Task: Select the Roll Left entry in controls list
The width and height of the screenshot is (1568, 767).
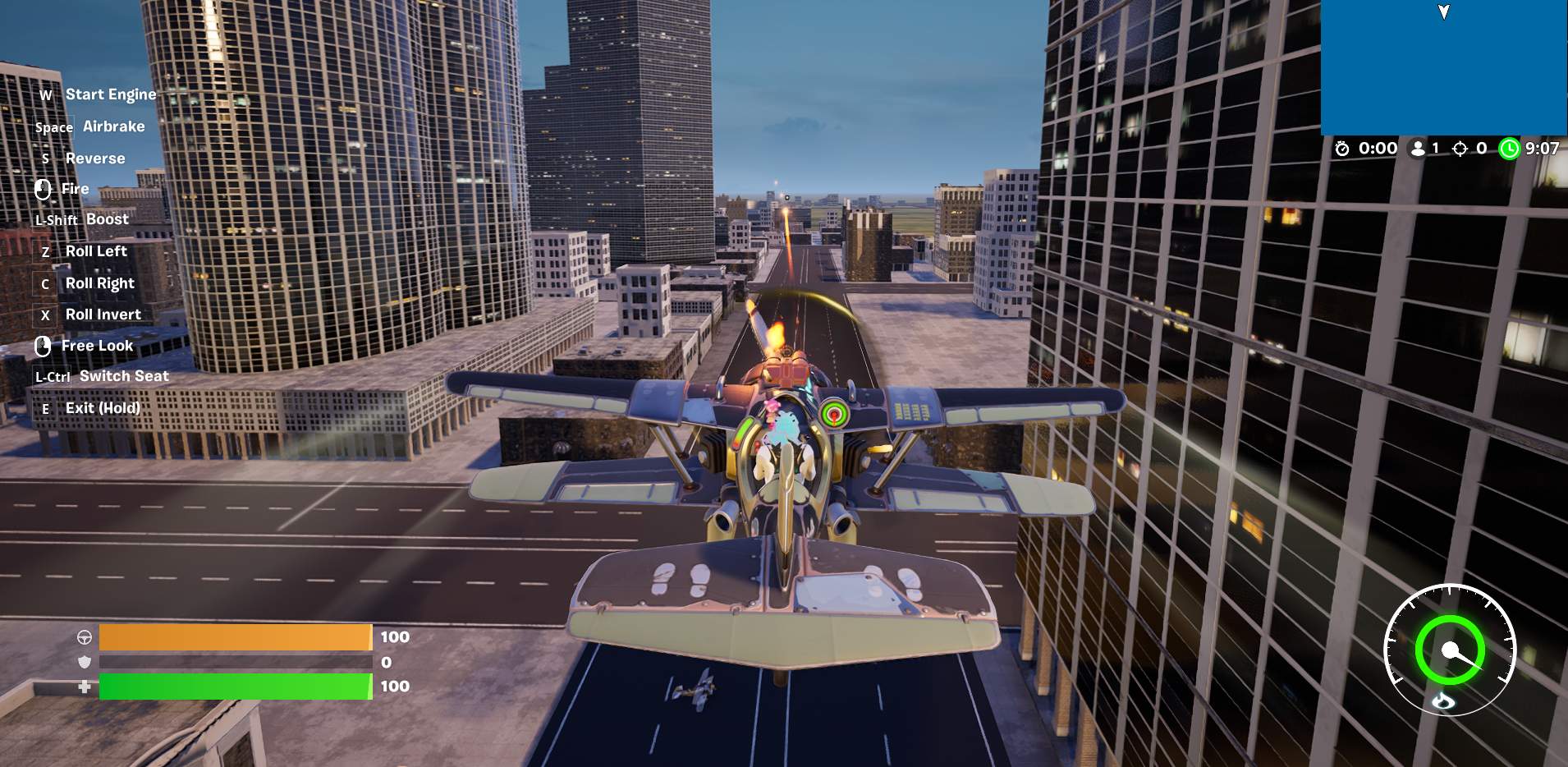Action: (x=96, y=250)
